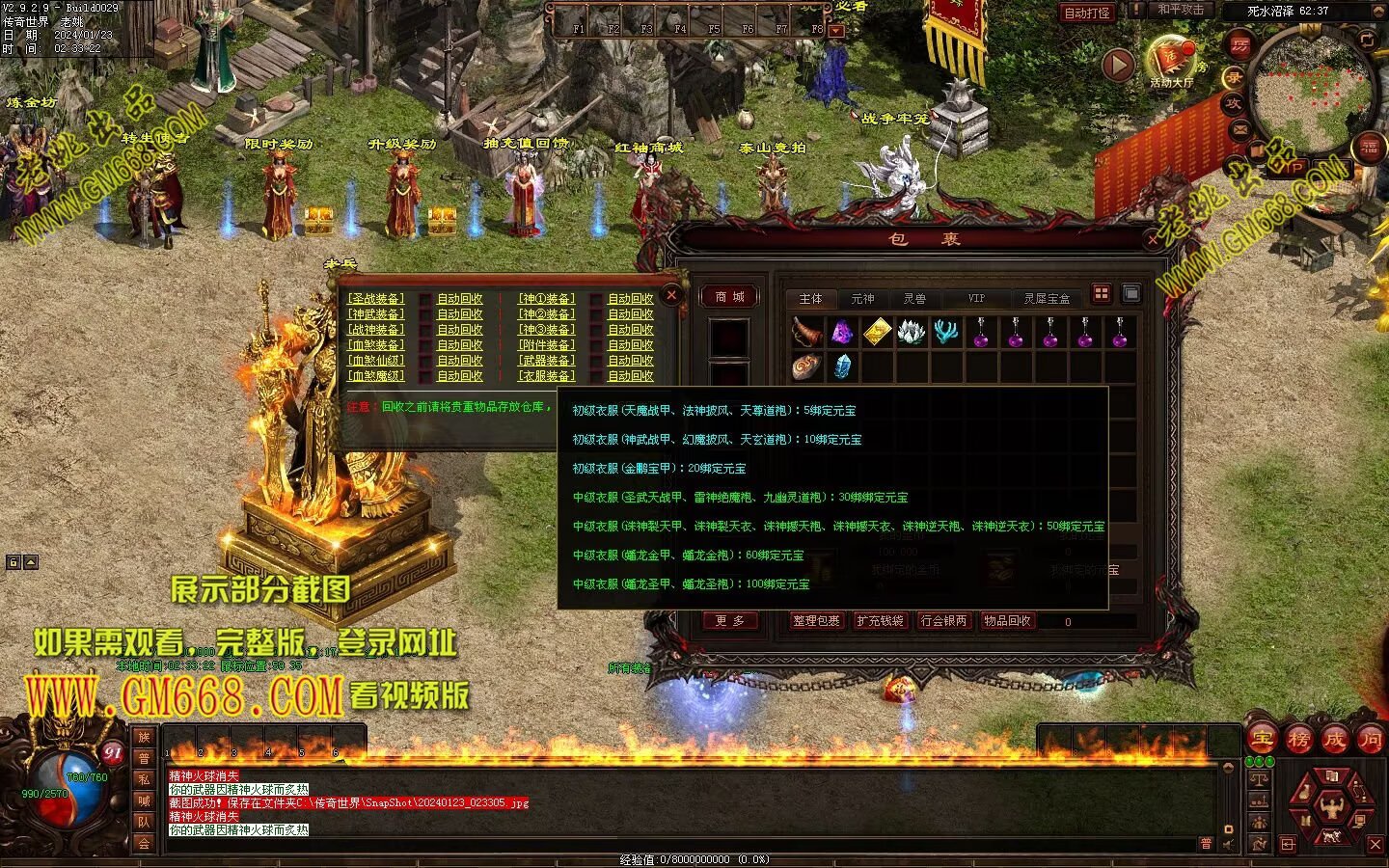The height and width of the screenshot is (868, 1389).
Task: Enable 自动打怪 auto-fight button
Action: [x=1087, y=13]
